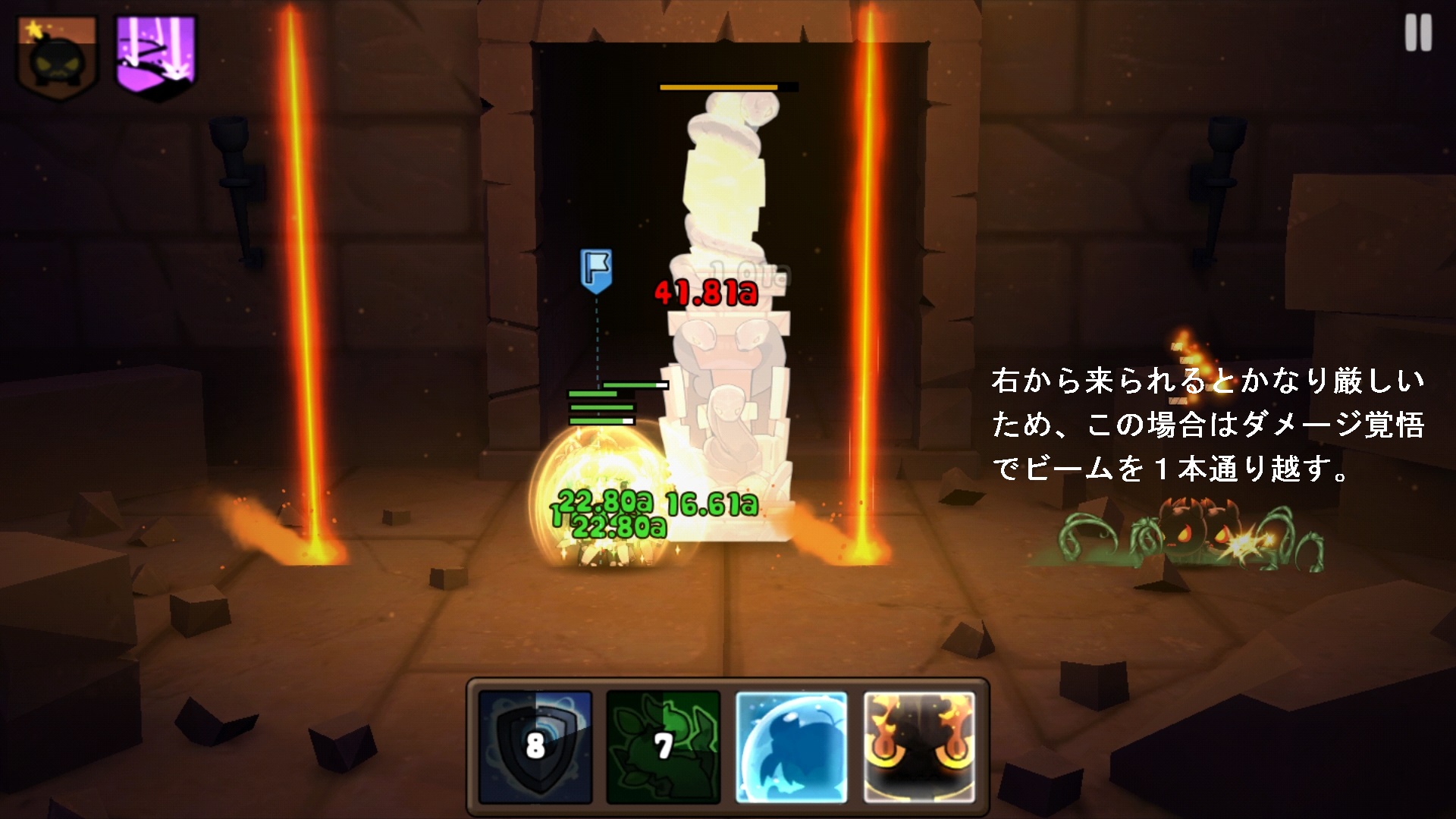Use the flaming-eyed dark monster skill
This screenshot has width=1456, height=819.
point(918,747)
